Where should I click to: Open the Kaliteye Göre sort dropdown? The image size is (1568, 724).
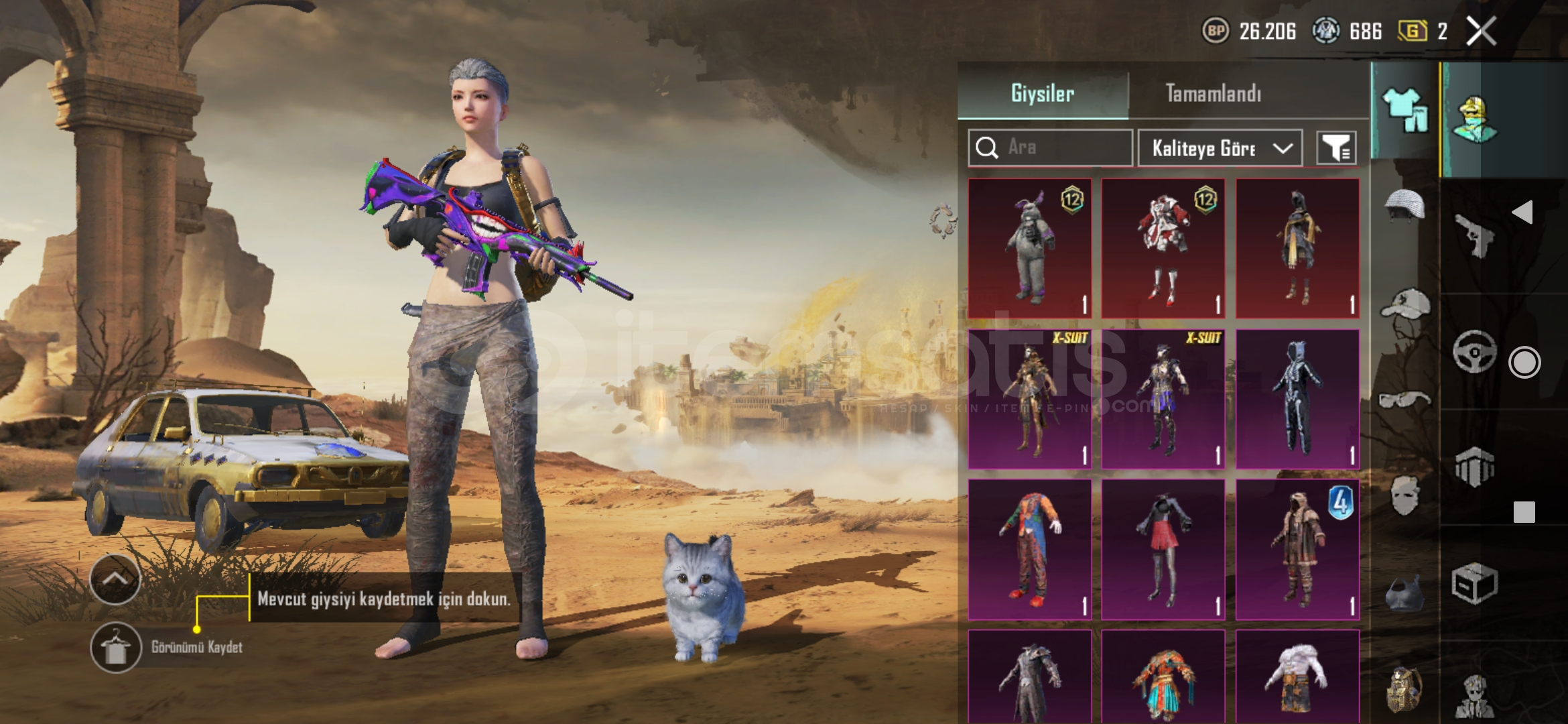pyautogui.click(x=1220, y=147)
